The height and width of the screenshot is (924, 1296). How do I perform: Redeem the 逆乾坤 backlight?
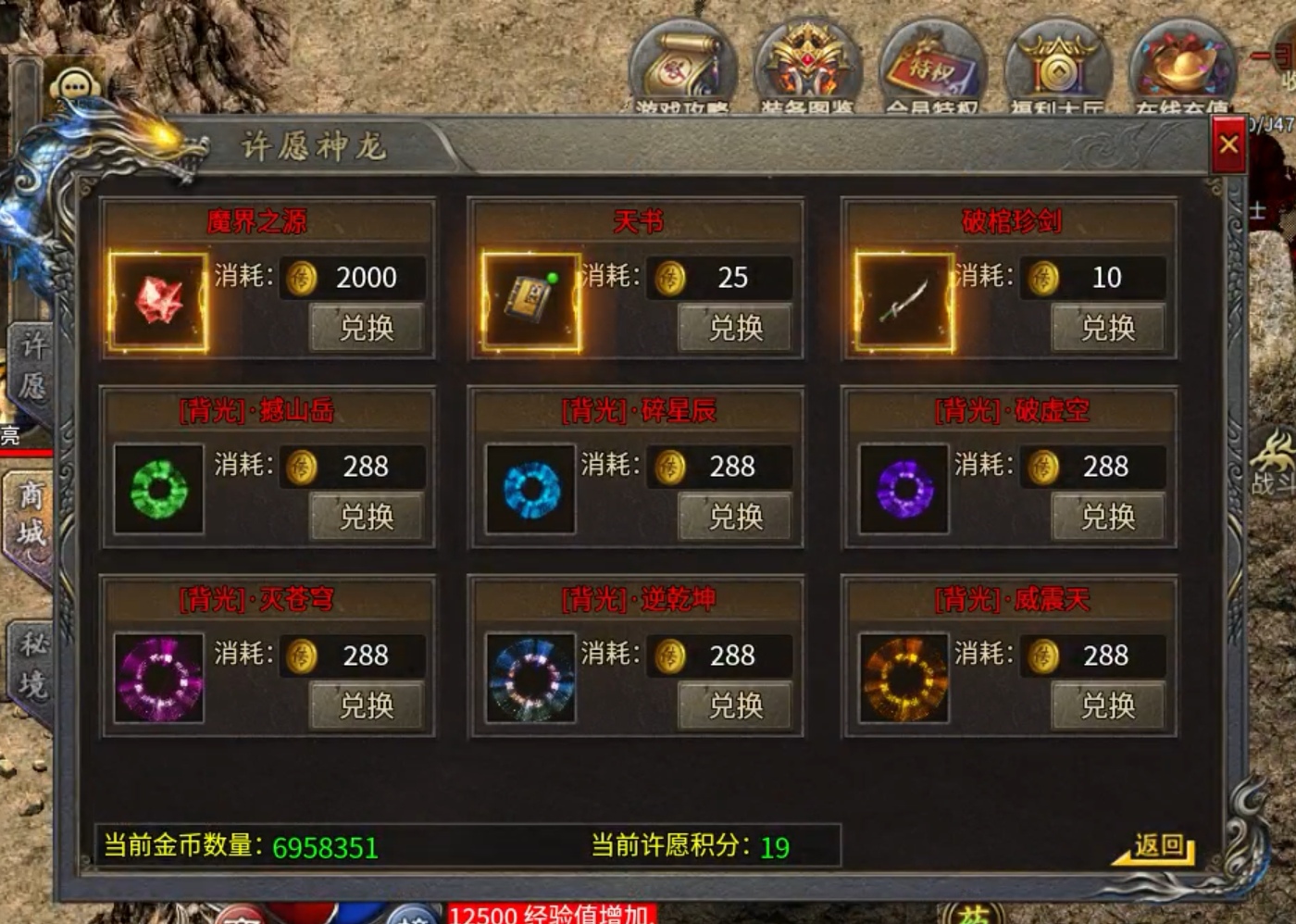[735, 705]
